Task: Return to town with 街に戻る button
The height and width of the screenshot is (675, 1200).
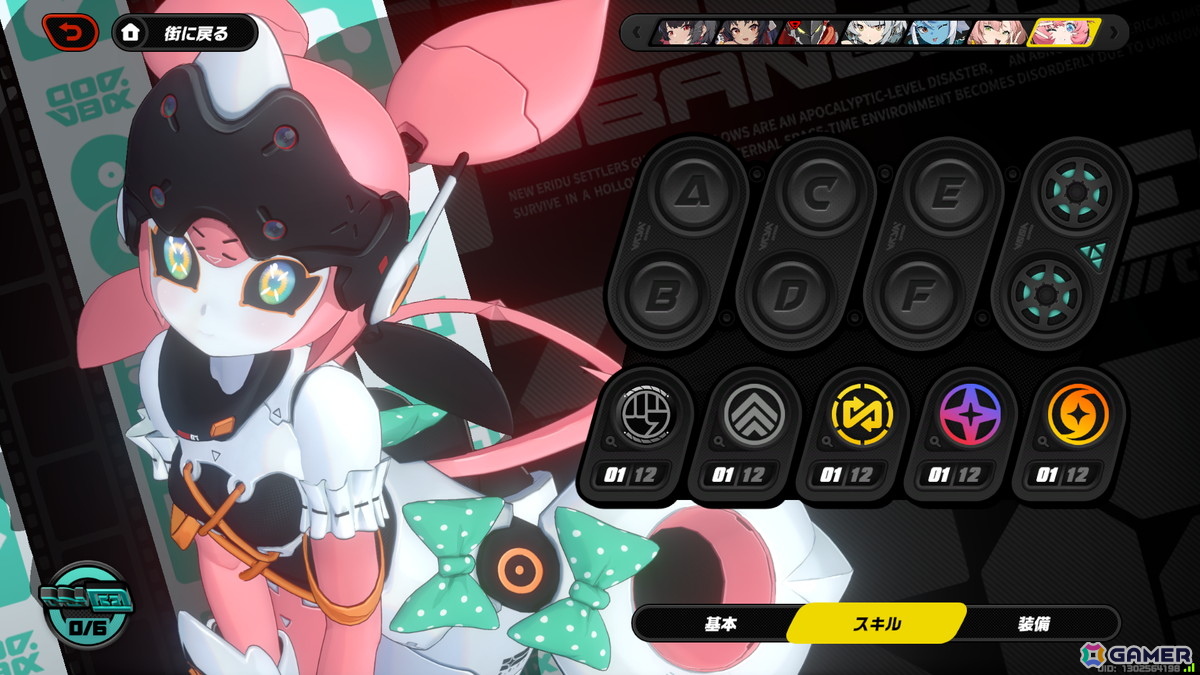Action: pyautogui.click(x=185, y=33)
